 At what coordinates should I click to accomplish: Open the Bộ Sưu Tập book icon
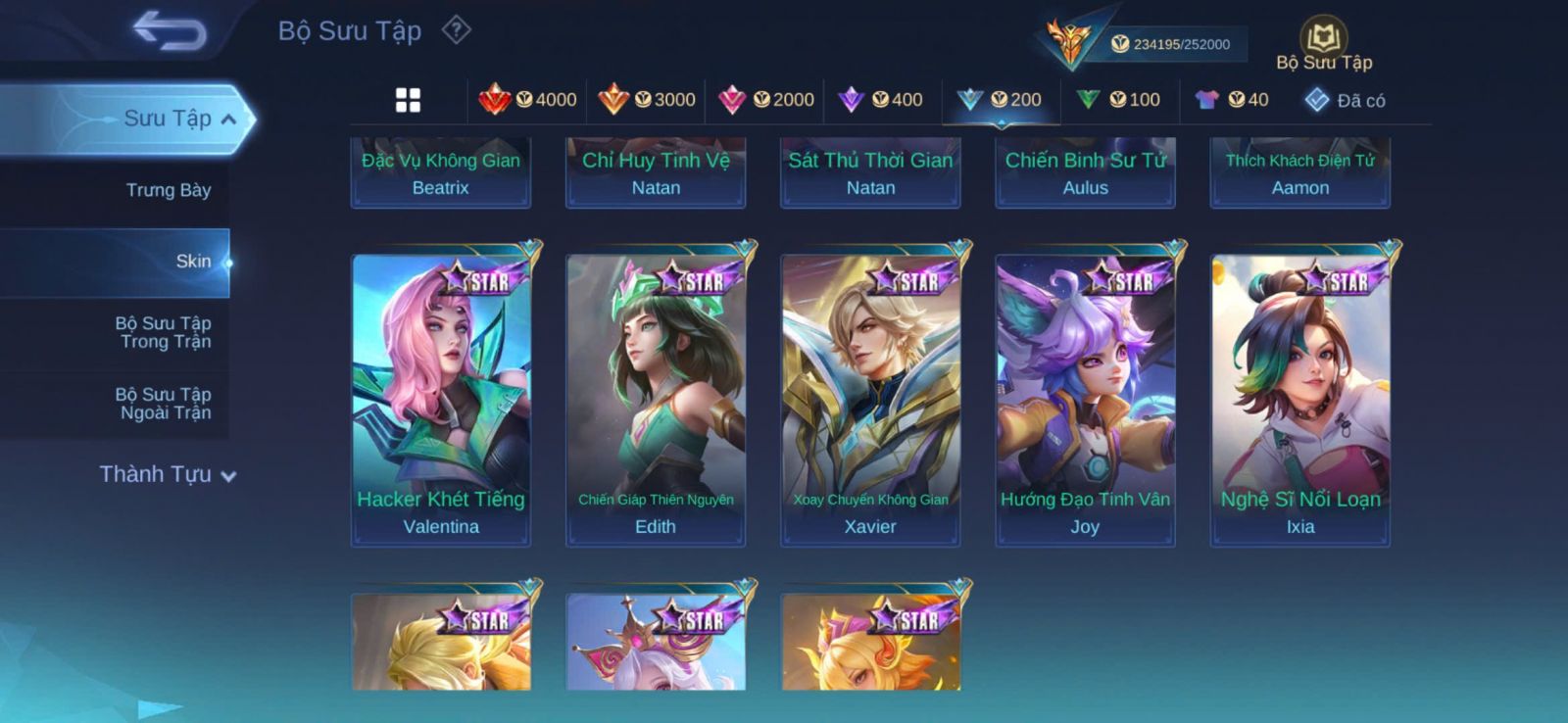click(1323, 39)
